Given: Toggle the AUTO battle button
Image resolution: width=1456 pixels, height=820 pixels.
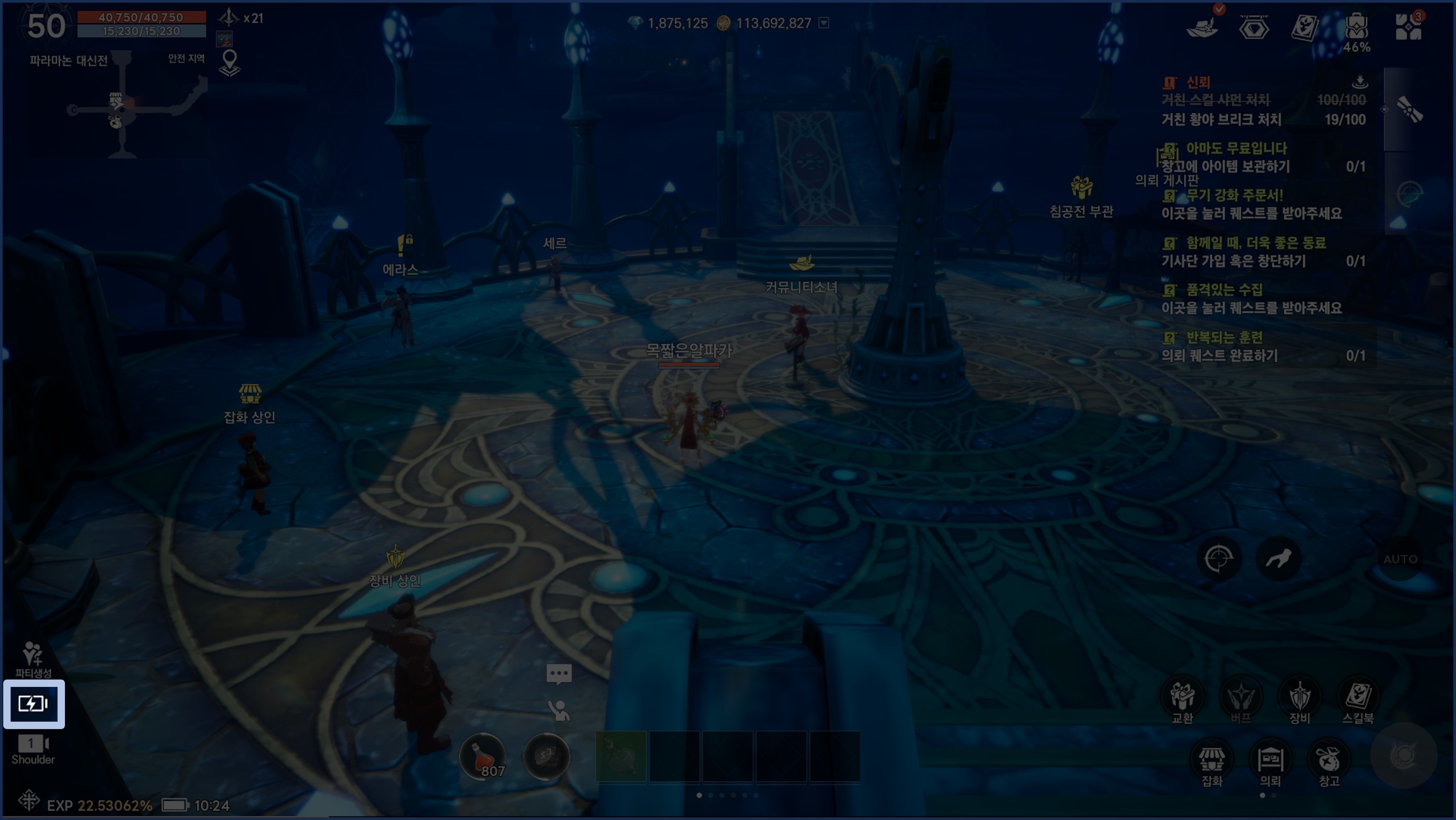Looking at the screenshot, I should [1400, 559].
